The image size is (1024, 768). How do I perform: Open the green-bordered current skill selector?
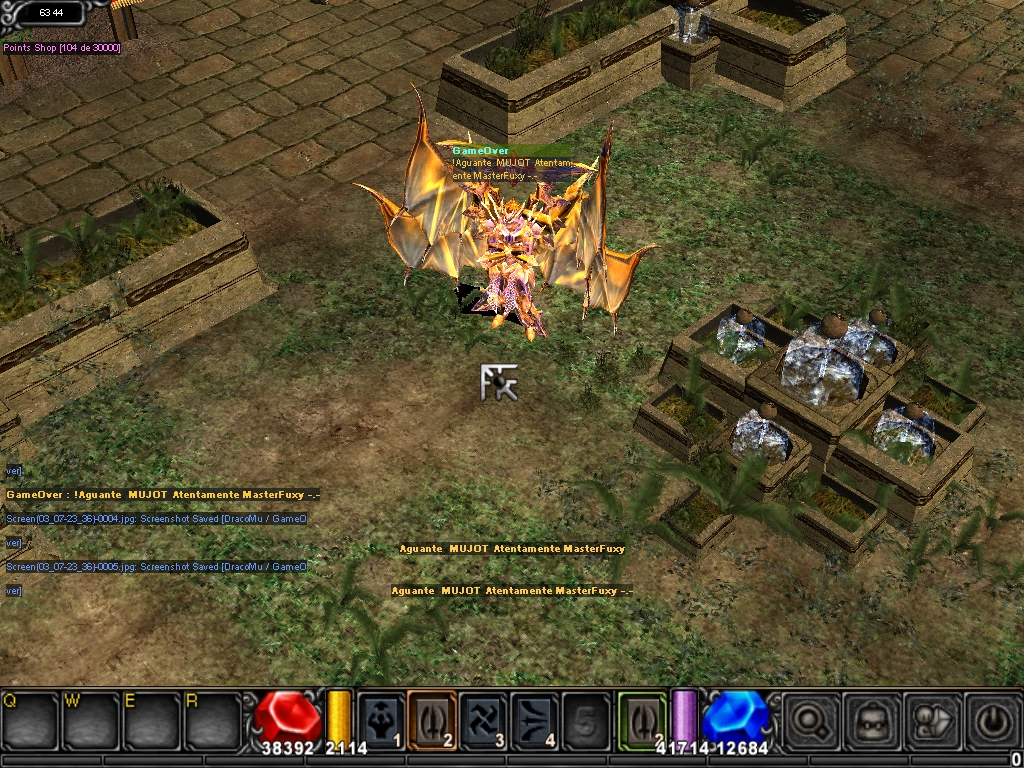(640, 720)
